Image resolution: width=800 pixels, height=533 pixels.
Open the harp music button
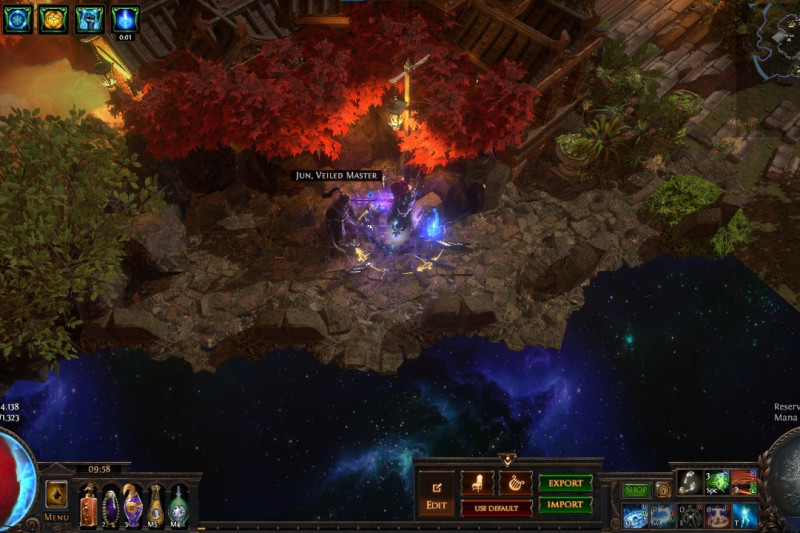pos(515,483)
